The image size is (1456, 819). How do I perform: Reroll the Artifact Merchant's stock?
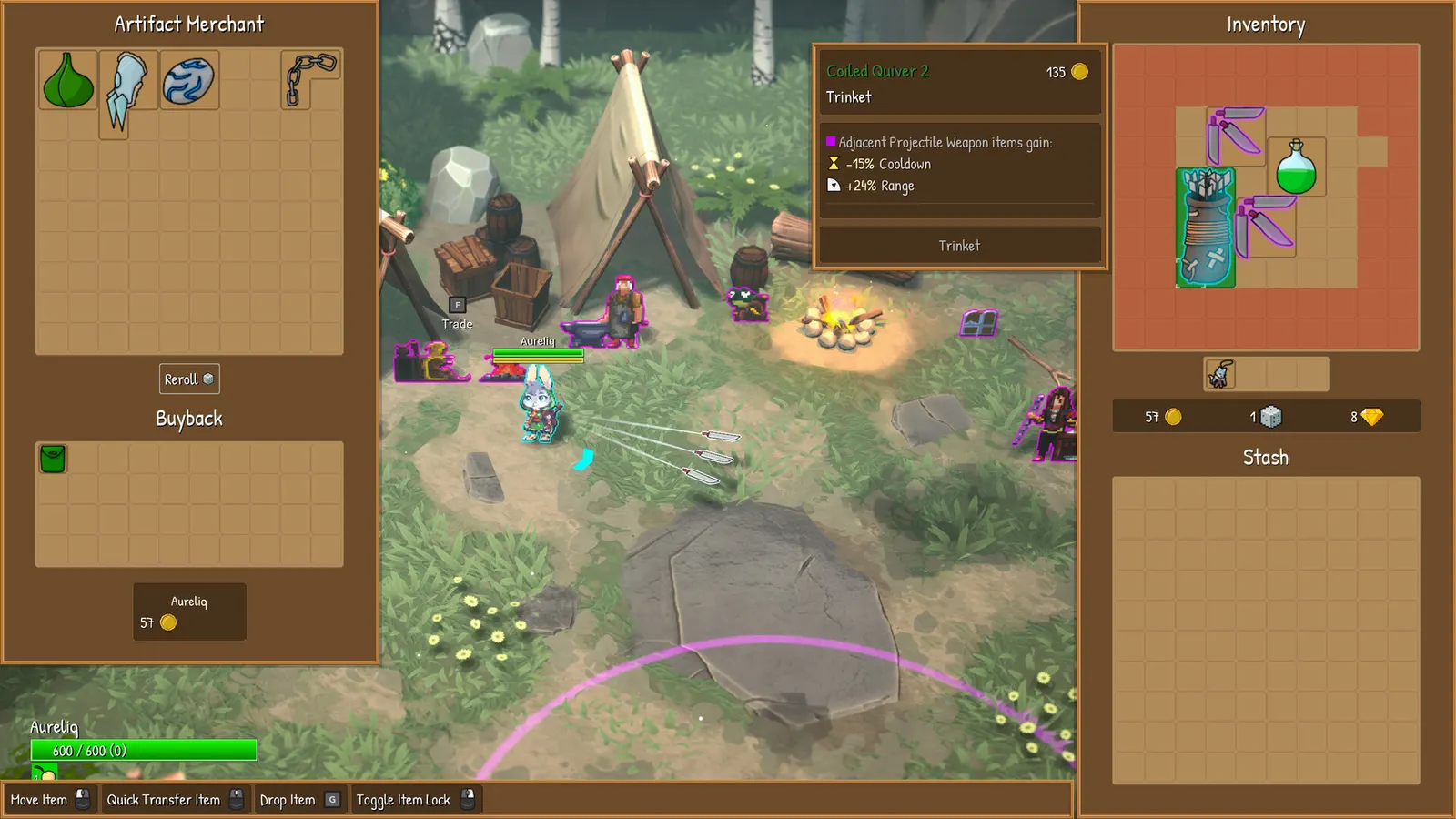click(189, 379)
